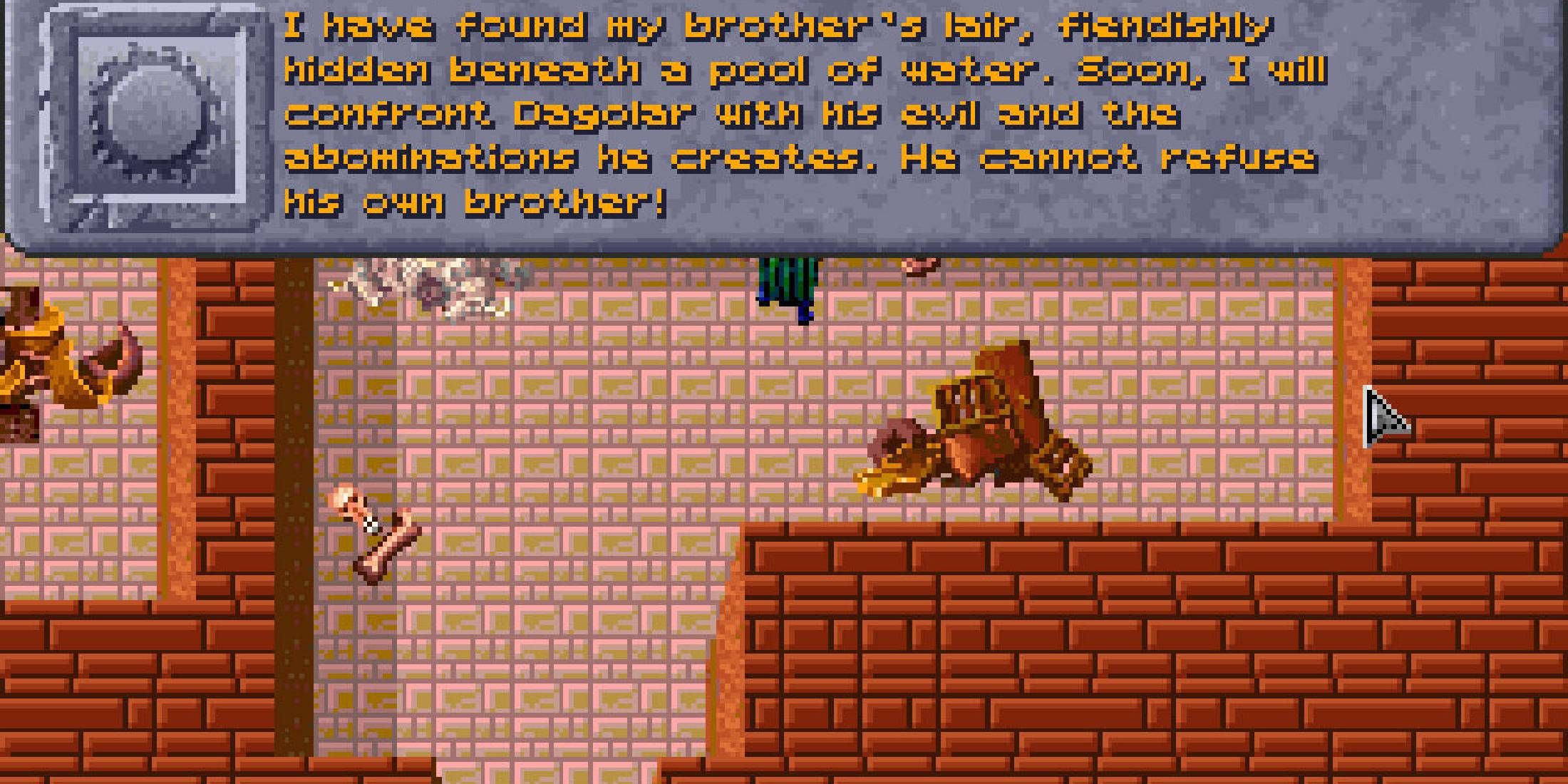Click the stone border of the message panel
Image resolution: width=1568 pixels, height=784 pixels.
(x=784, y=246)
